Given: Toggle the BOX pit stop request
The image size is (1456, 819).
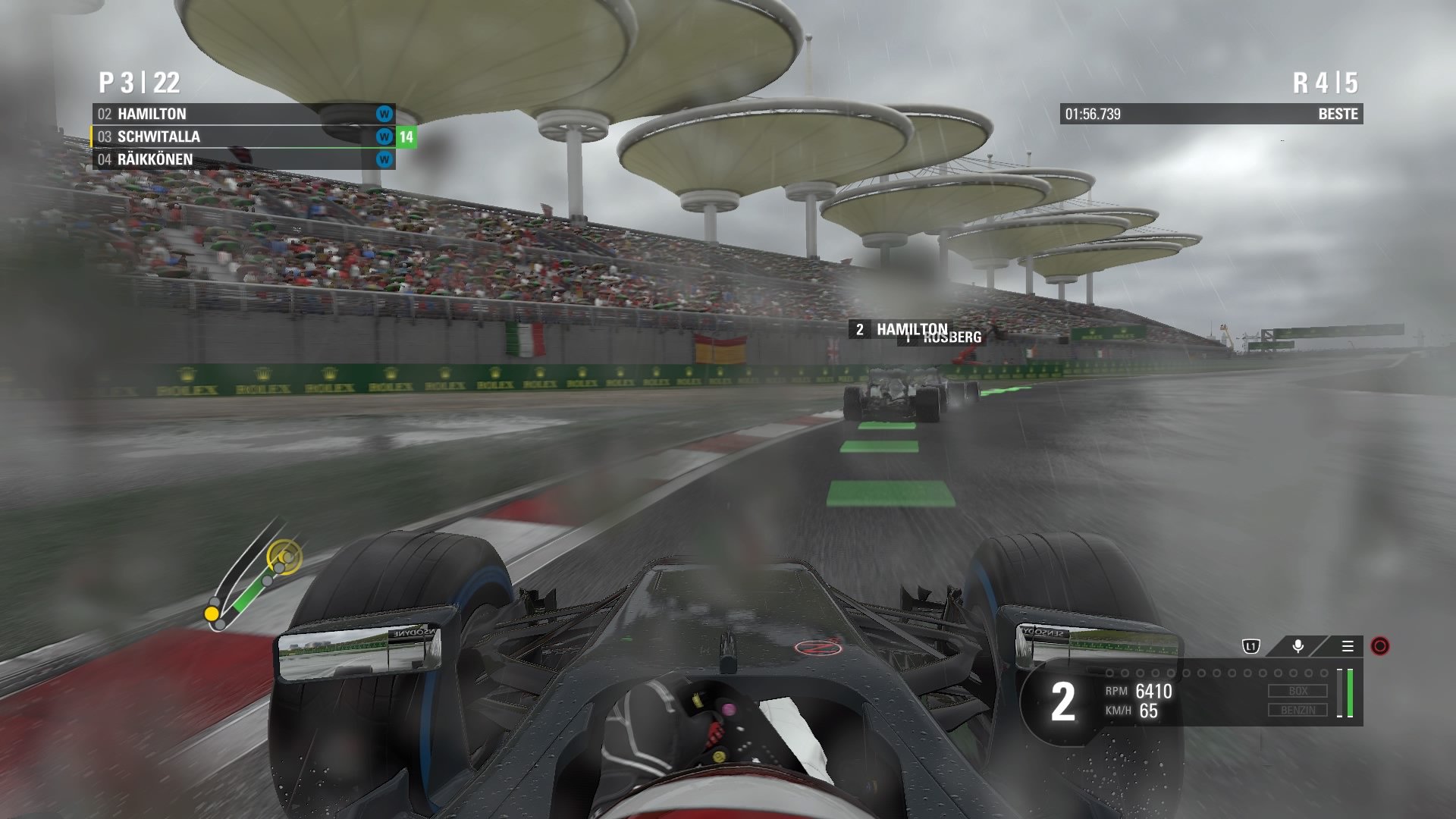Looking at the screenshot, I should coord(1298,691).
